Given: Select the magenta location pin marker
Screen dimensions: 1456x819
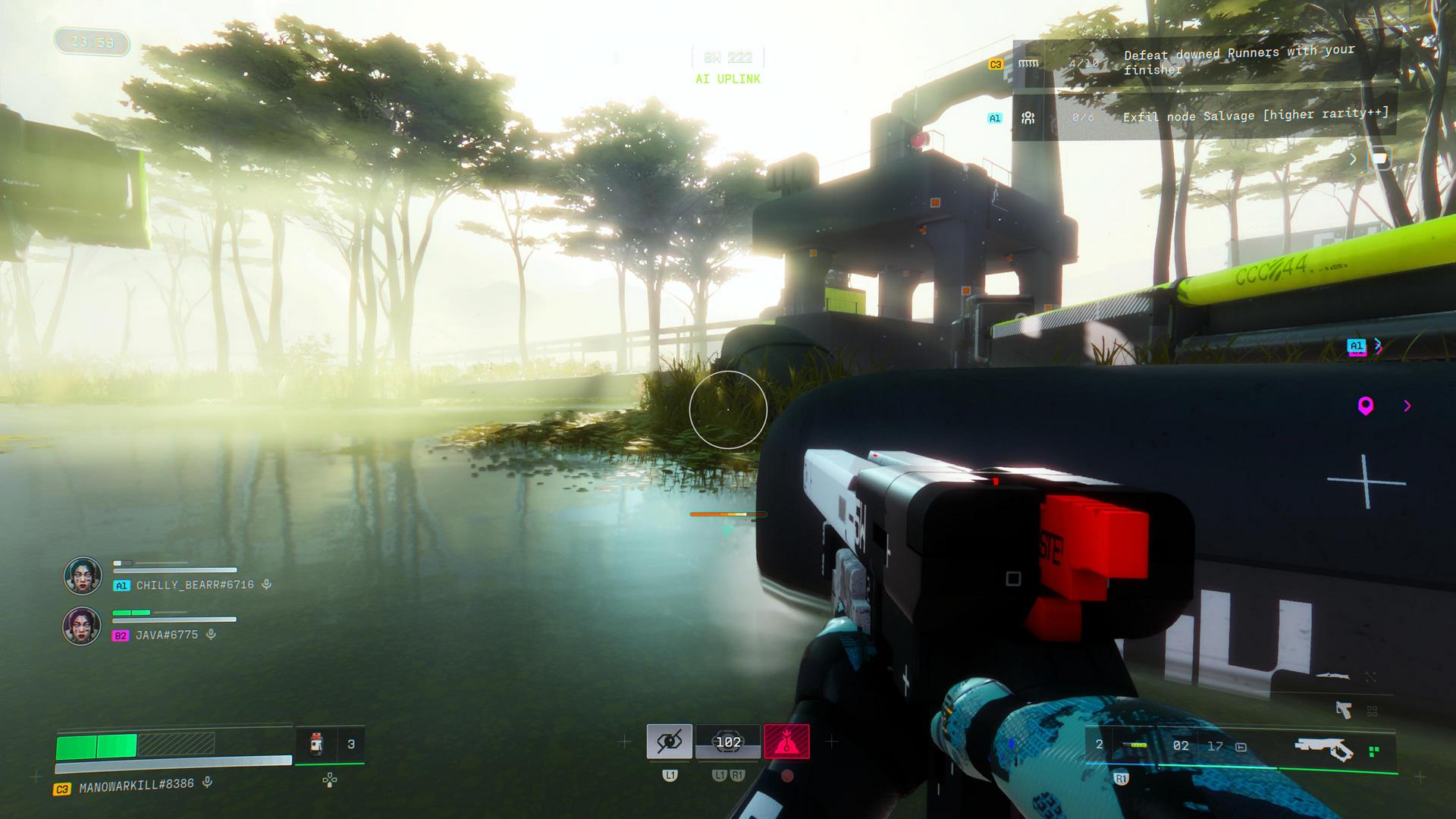Looking at the screenshot, I should coord(1366,406).
